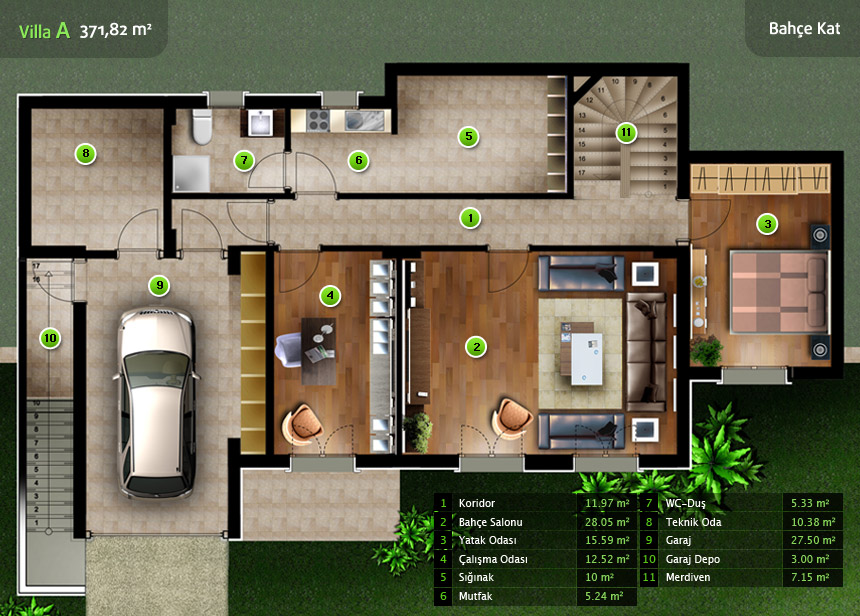Click green marker 11 on the staircase
The width and height of the screenshot is (860, 616).
coord(626,132)
